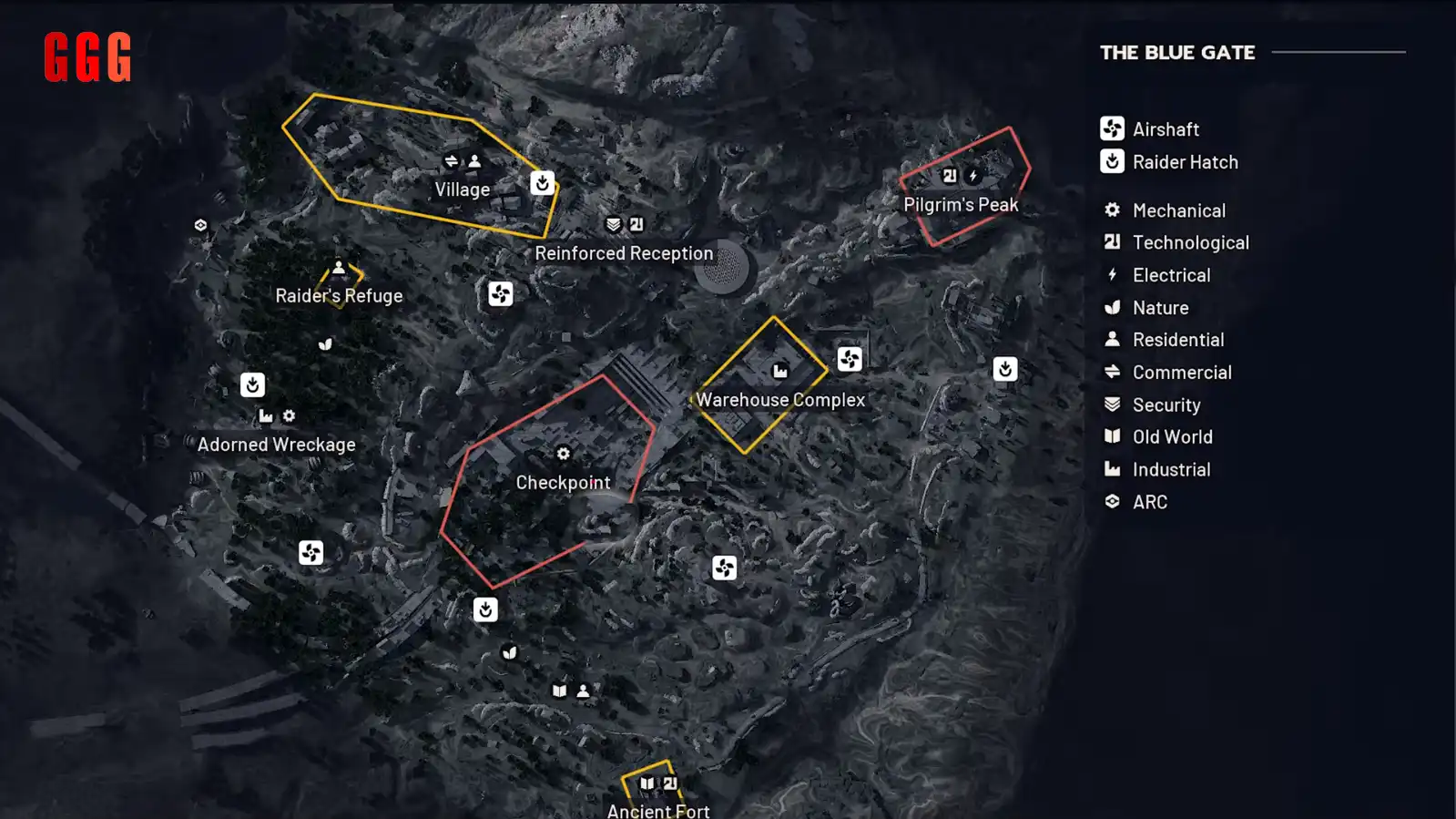Select the Industrial icon at Adorned Wreckage
The width and height of the screenshot is (1456, 819).
point(264,415)
